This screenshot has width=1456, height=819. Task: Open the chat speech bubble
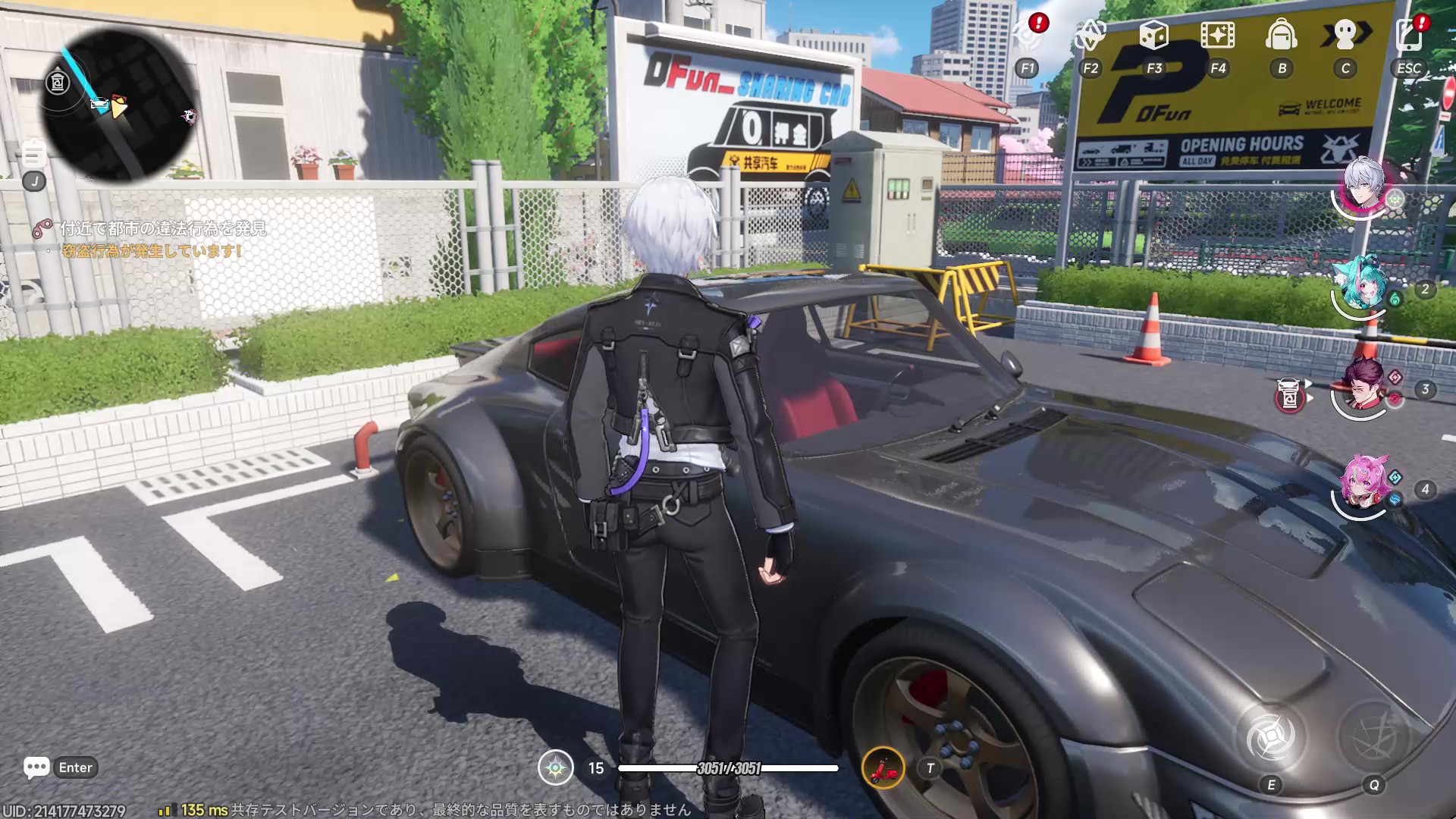[36, 767]
